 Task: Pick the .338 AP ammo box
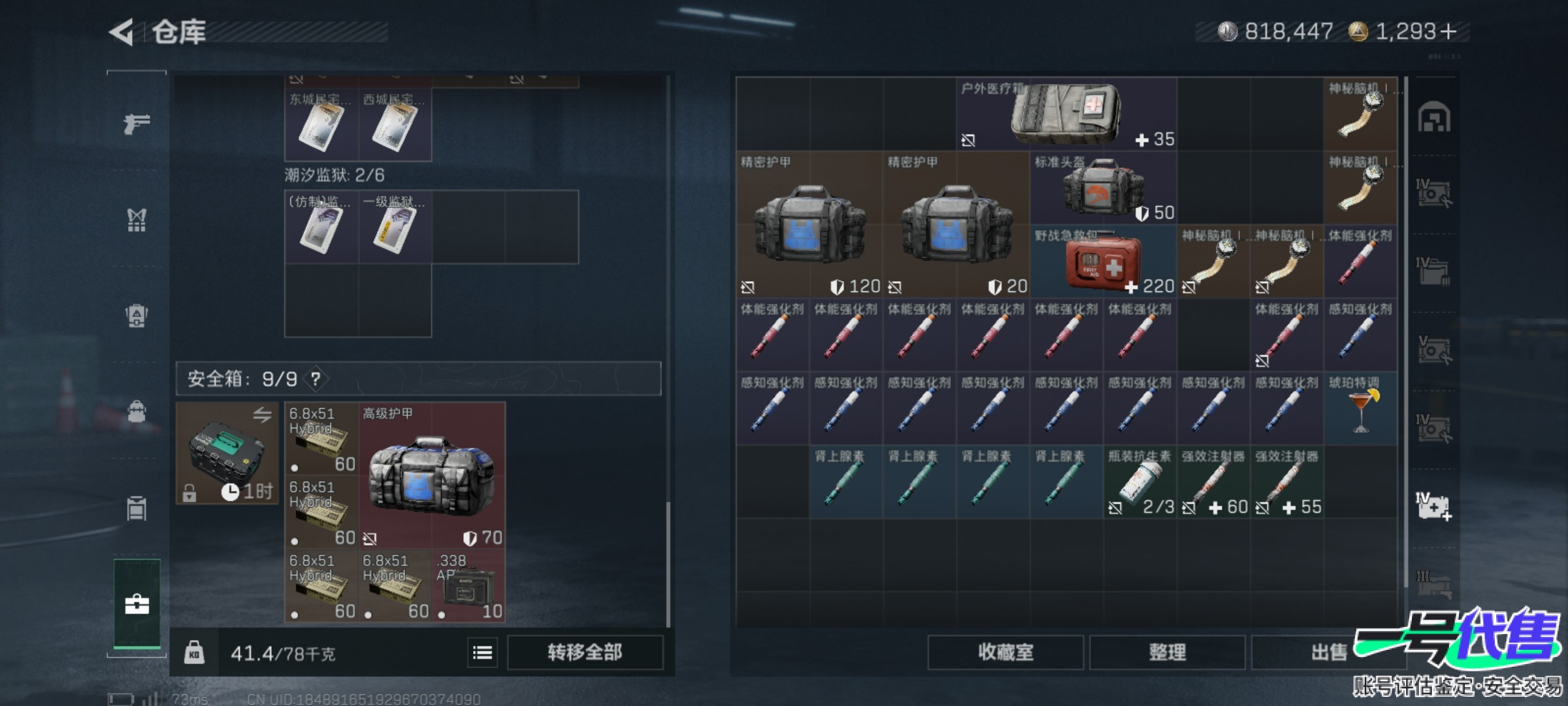click(x=469, y=586)
